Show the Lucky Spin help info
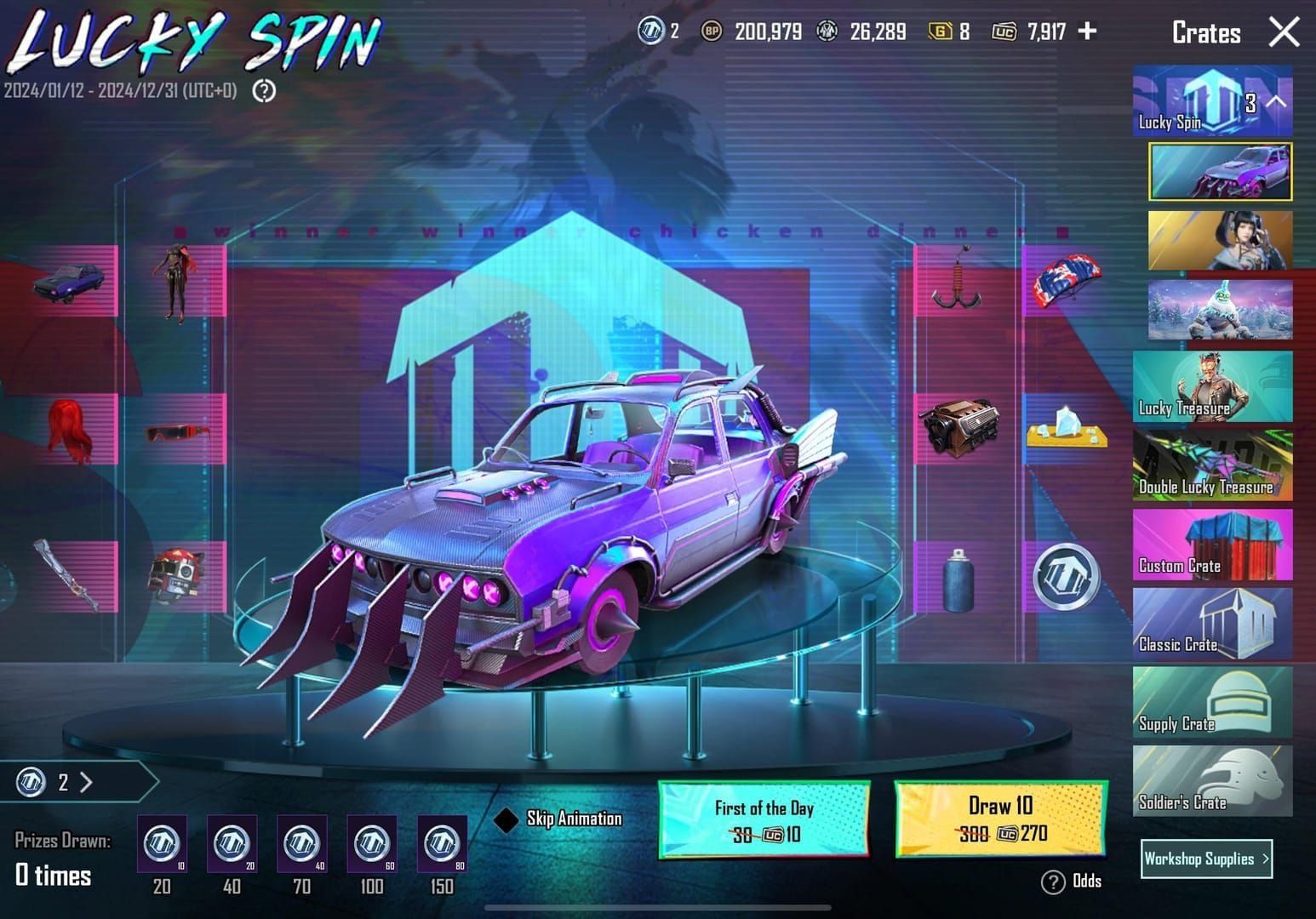 tap(264, 90)
